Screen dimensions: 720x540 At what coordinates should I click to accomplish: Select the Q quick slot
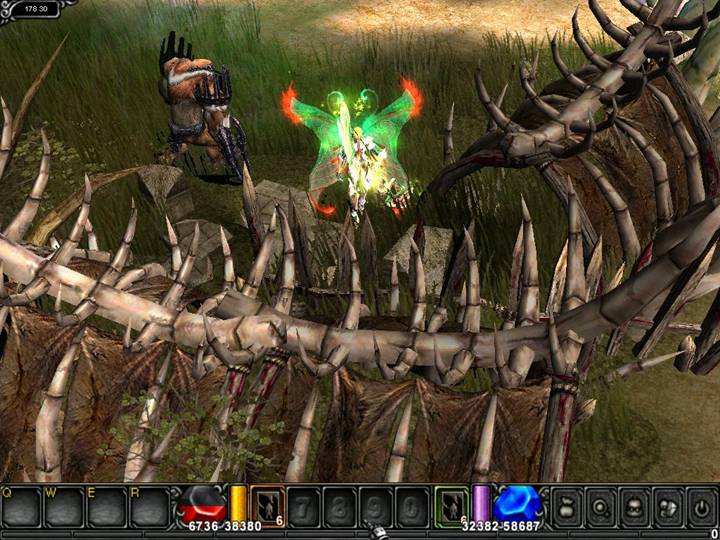tap(21, 508)
